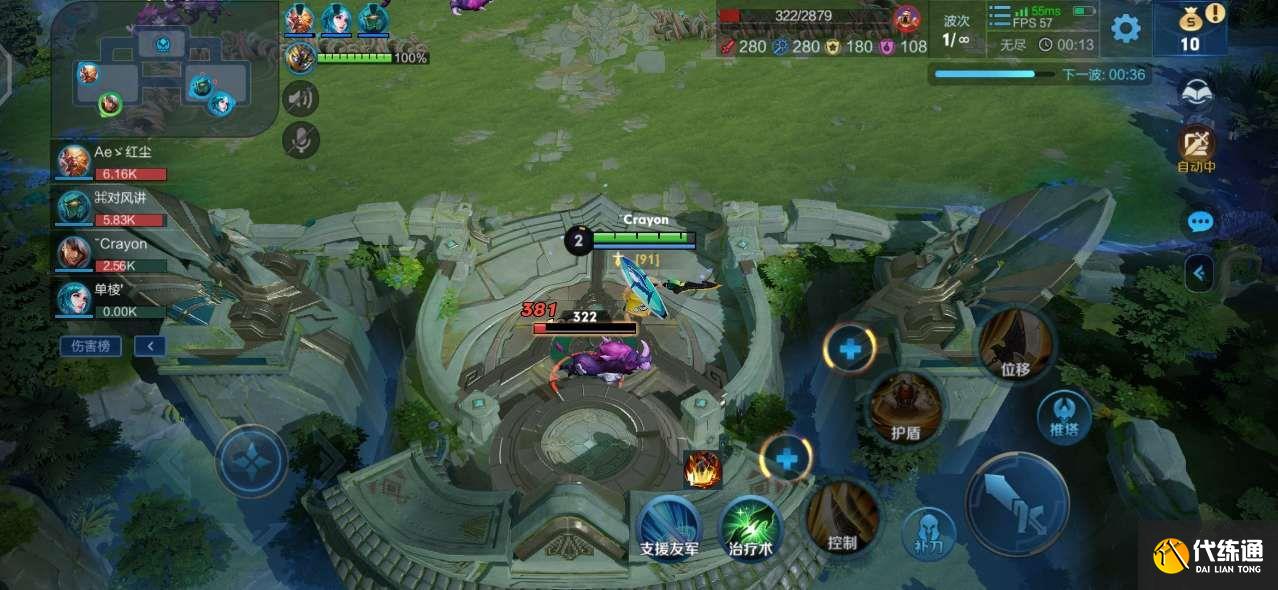
Task: Tap the main basic attack button
Action: tap(1017, 503)
